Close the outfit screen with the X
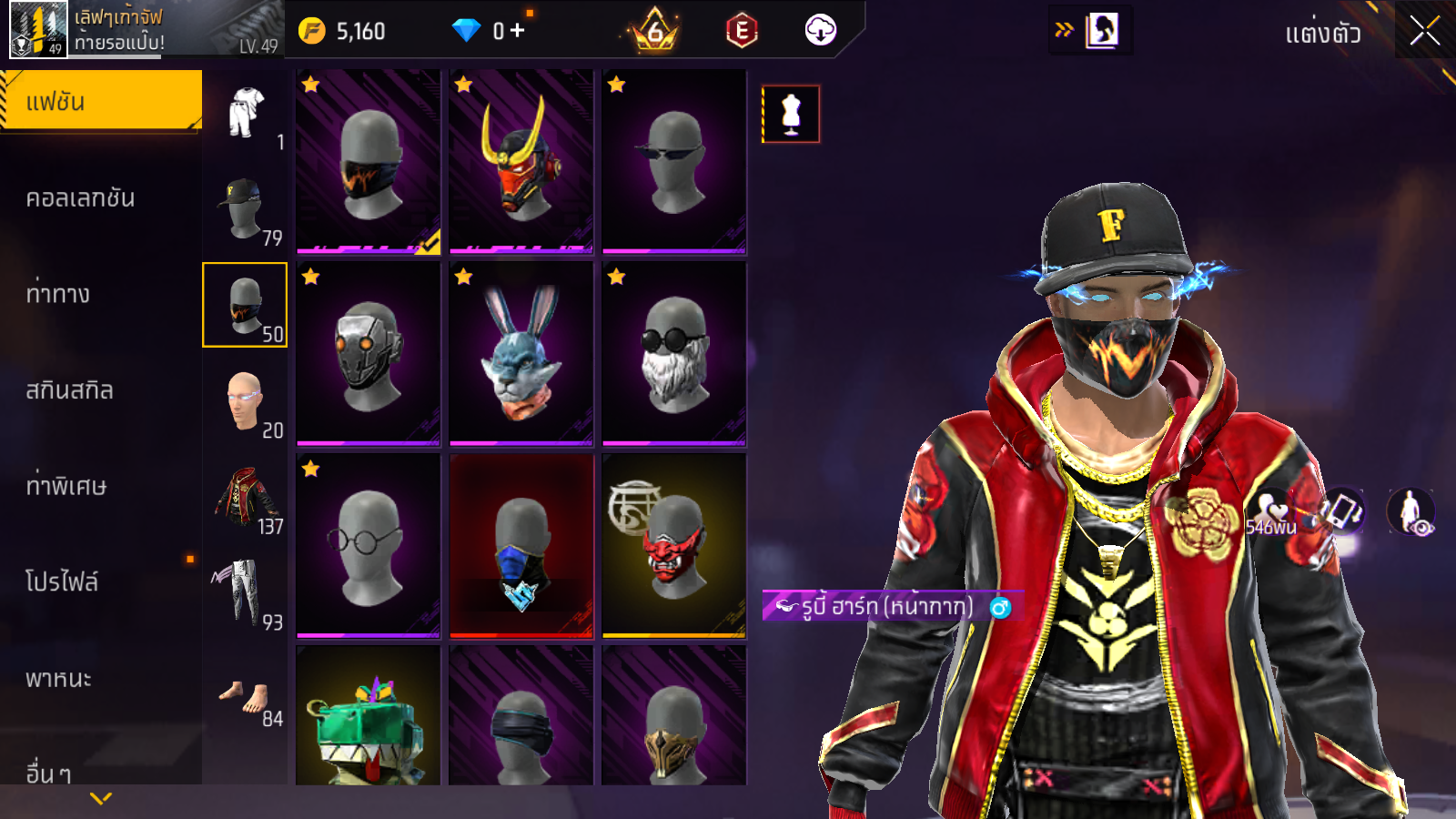 pyautogui.click(x=1424, y=31)
